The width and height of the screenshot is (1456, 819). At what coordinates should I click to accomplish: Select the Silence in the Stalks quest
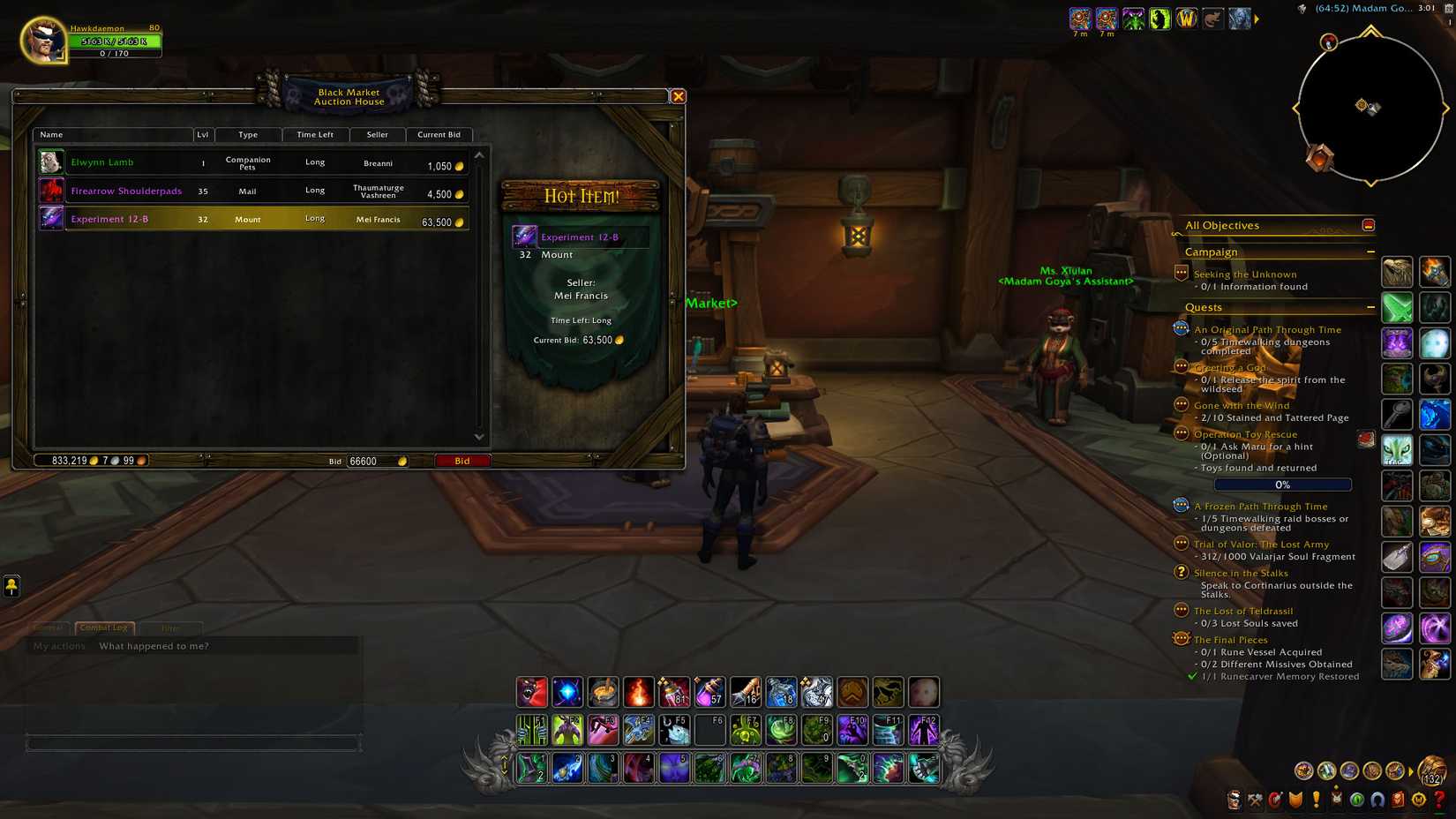[x=1241, y=573]
